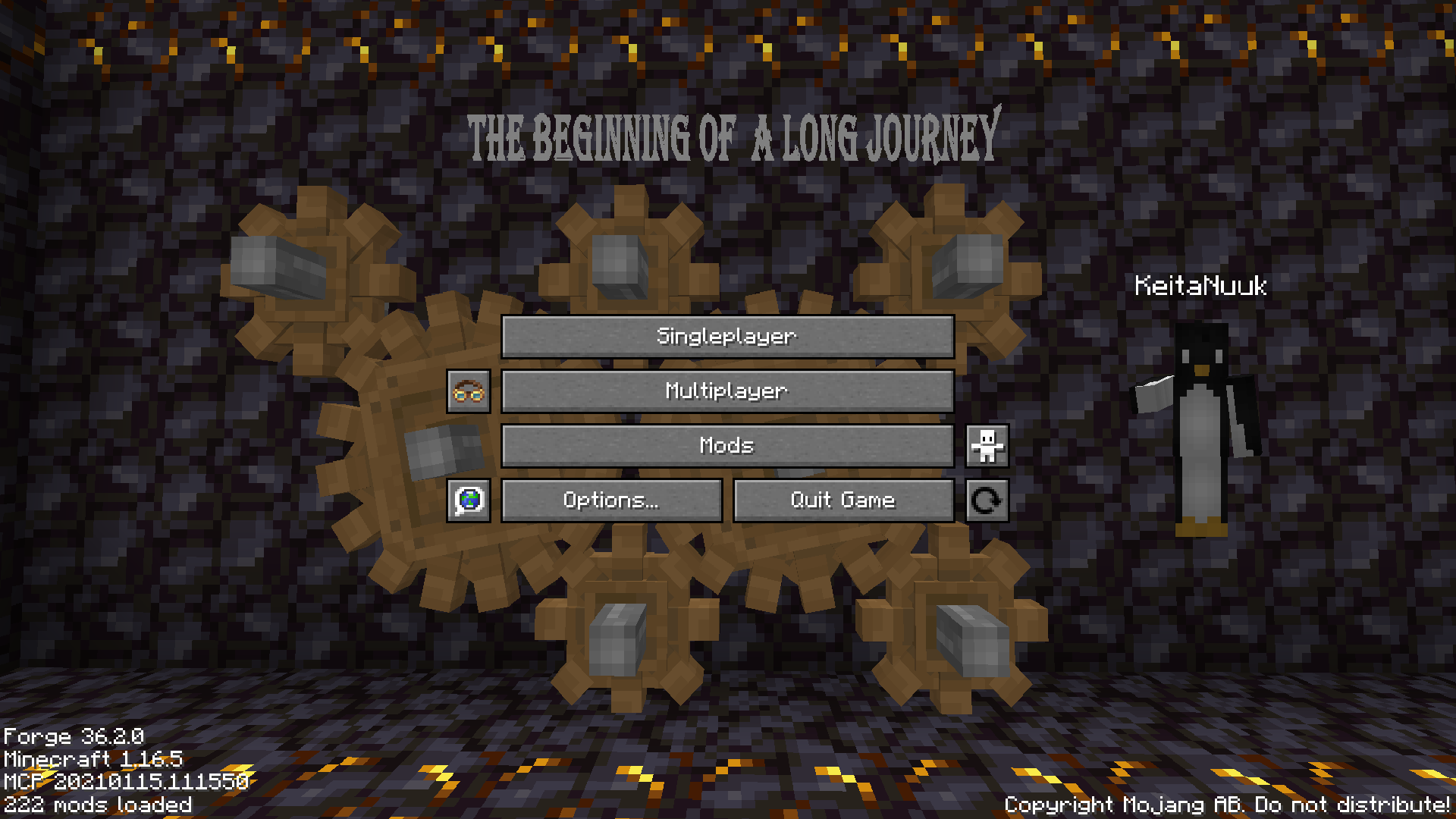Open the Options menu
This screenshot has width=1456, height=819.
611,500
